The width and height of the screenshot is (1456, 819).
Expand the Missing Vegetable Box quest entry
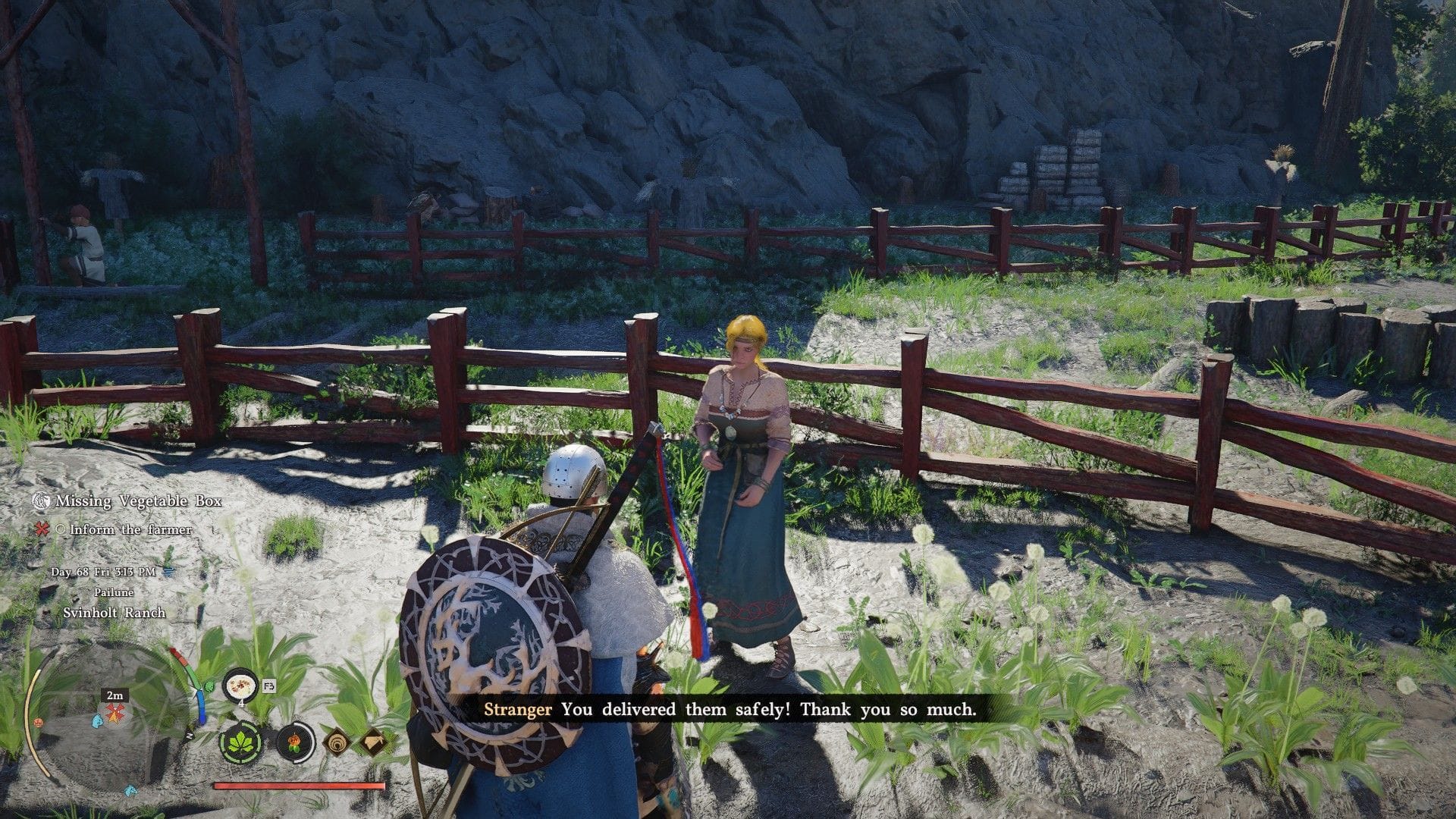tap(137, 500)
